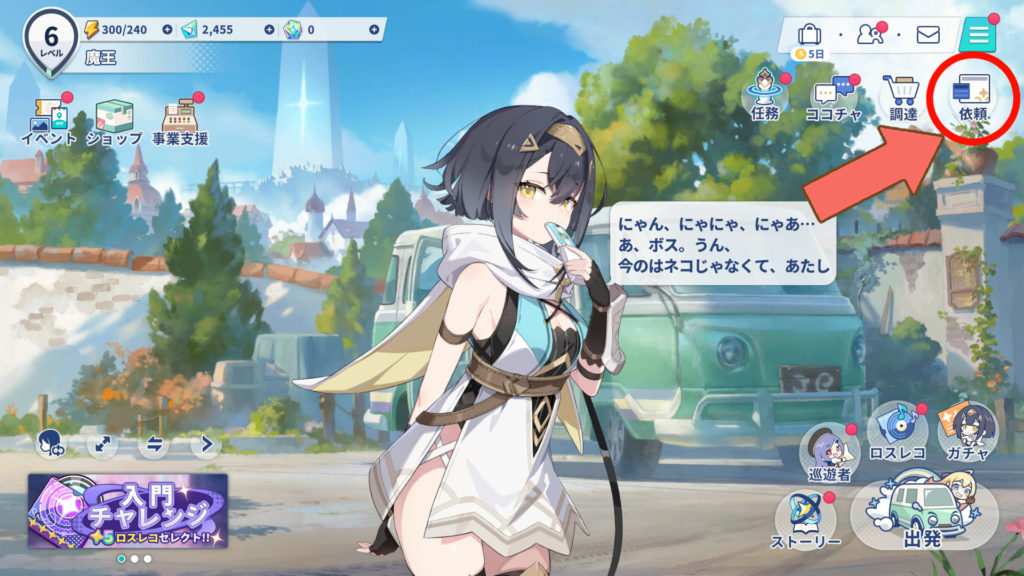
Task: Open the ショップ (Shop)
Action: point(113,120)
